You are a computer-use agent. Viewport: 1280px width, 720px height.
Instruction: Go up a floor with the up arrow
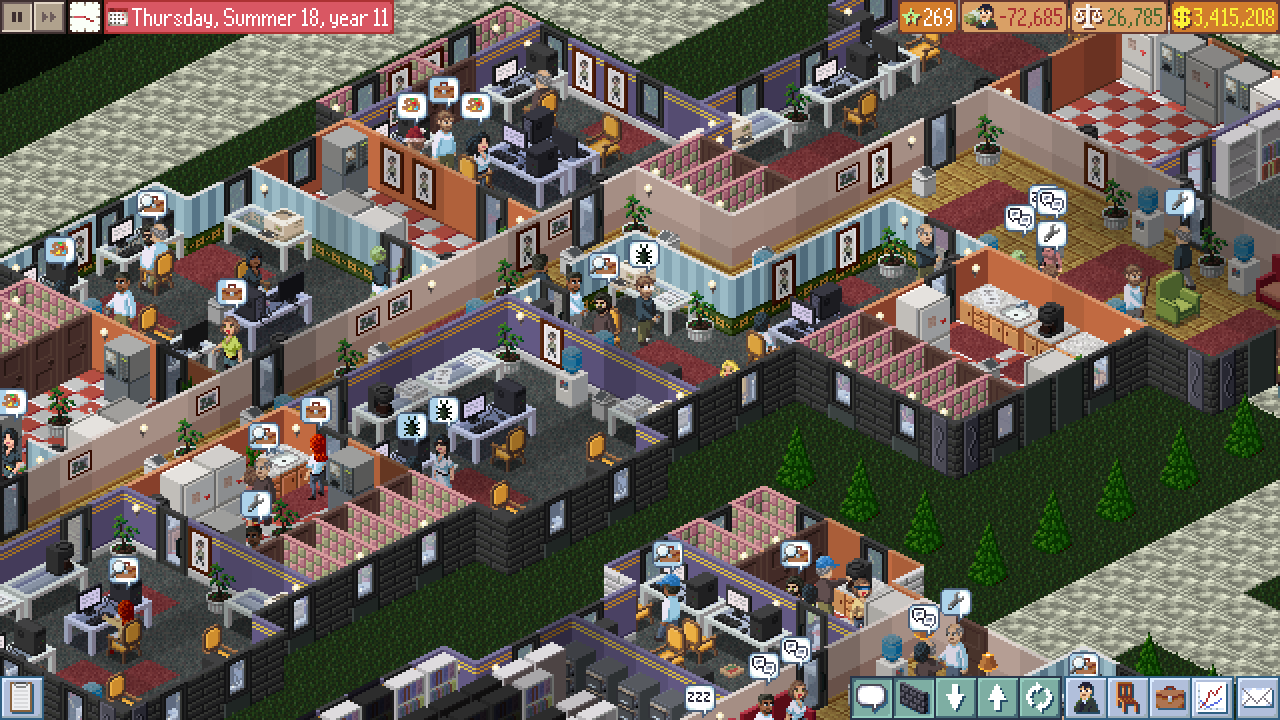(x=995, y=695)
